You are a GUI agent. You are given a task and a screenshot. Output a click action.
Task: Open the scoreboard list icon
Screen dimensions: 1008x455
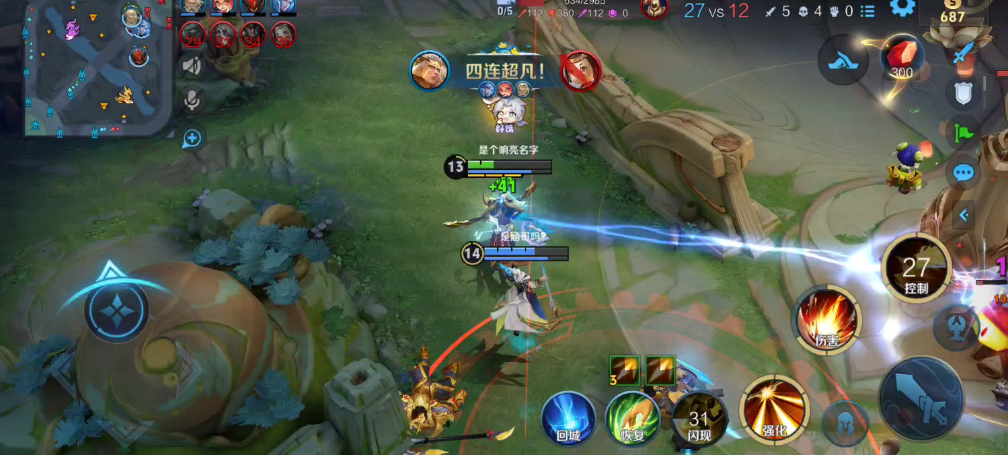coord(867,11)
